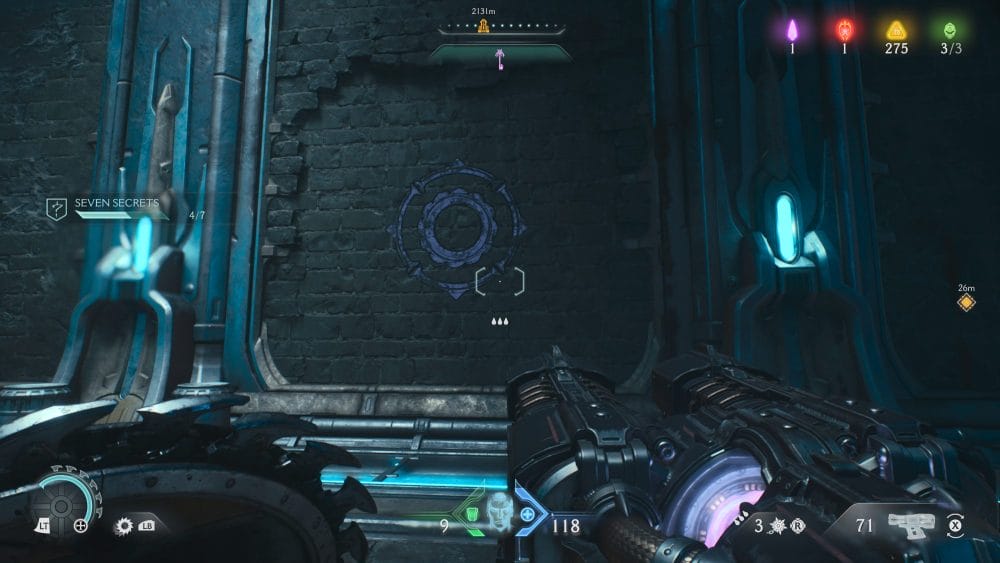The width and height of the screenshot is (1000, 563).
Task: Select the equipped gun weapon icon
Action: coord(910,523)
